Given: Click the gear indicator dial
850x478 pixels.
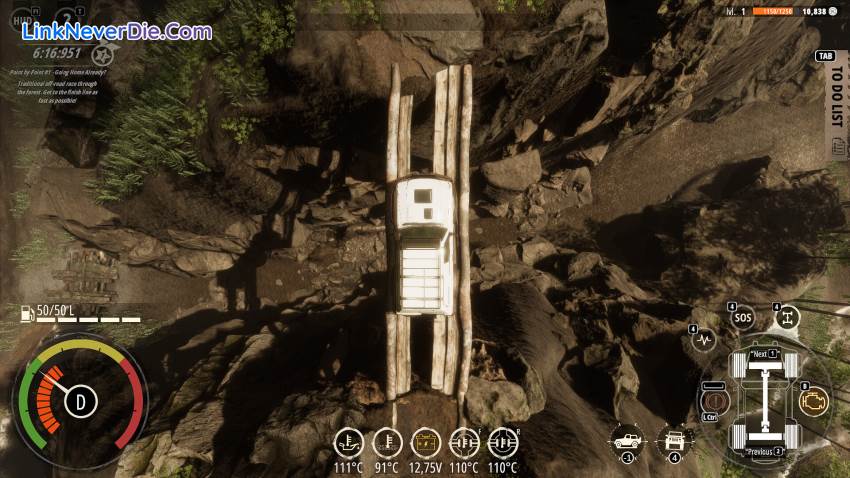Looking at the screenshot, I should 80,402.
